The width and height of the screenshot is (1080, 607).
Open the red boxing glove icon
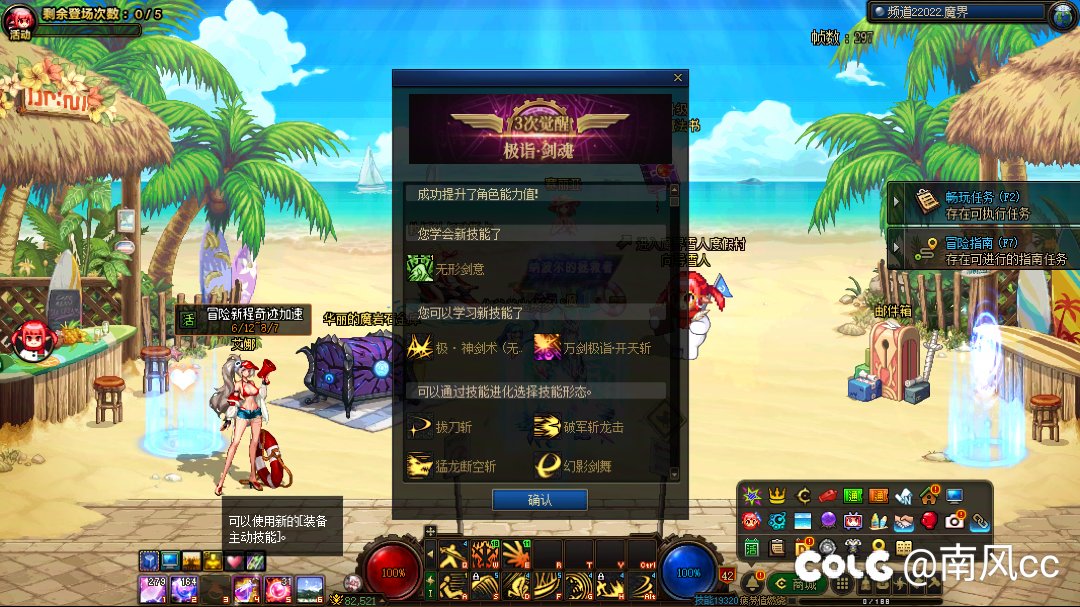[929, 520]
